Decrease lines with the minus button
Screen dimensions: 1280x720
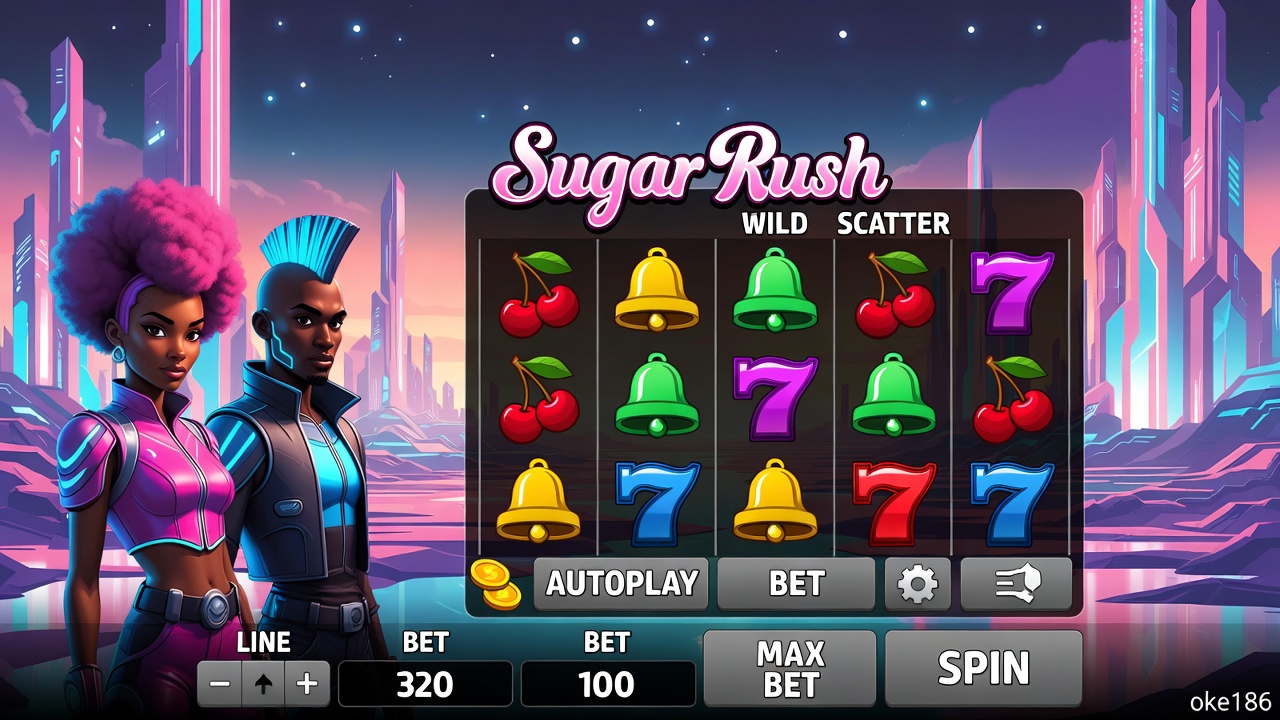click(x=221, y=684)
